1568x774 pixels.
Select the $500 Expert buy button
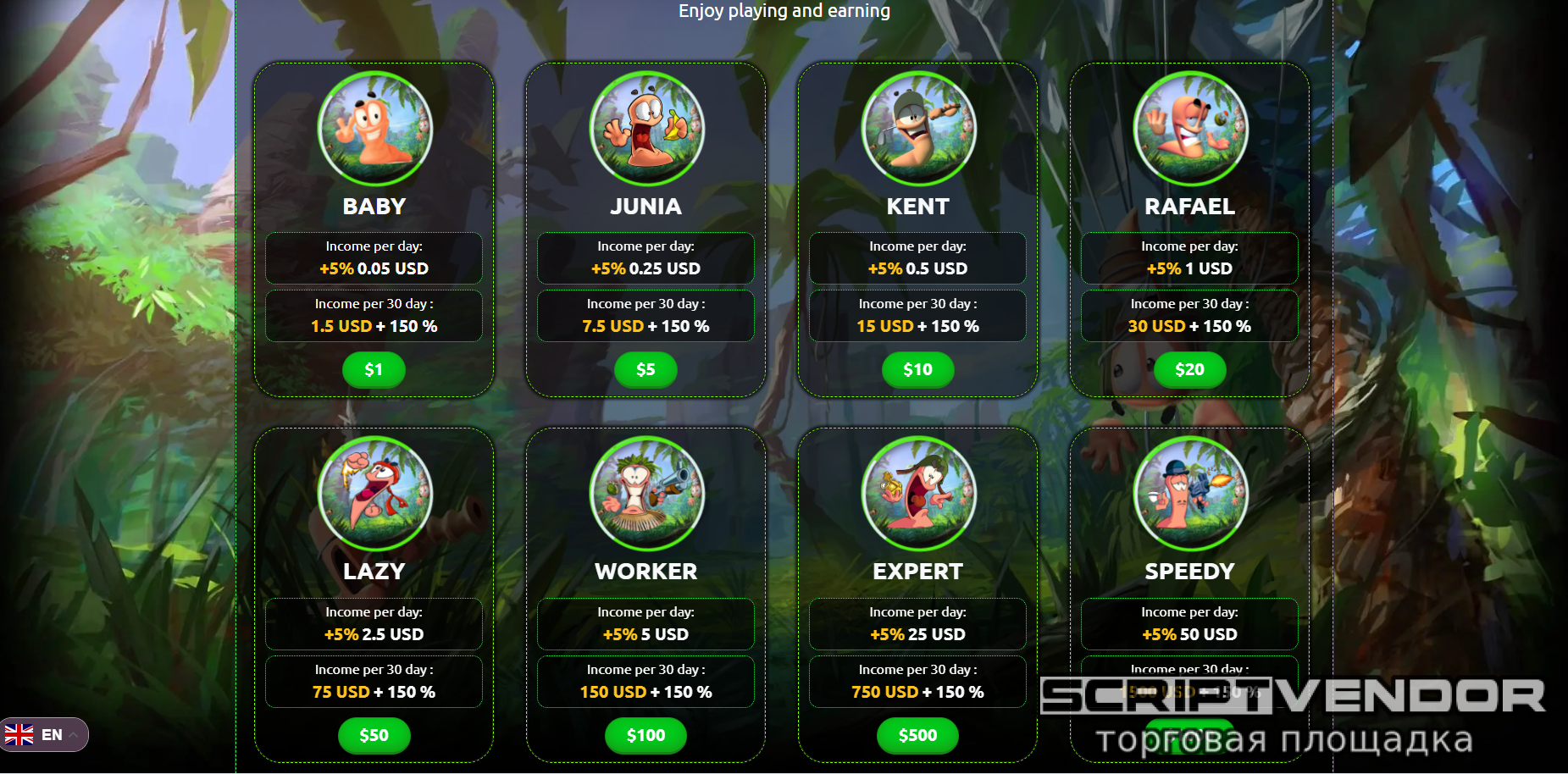pos(917,736)
